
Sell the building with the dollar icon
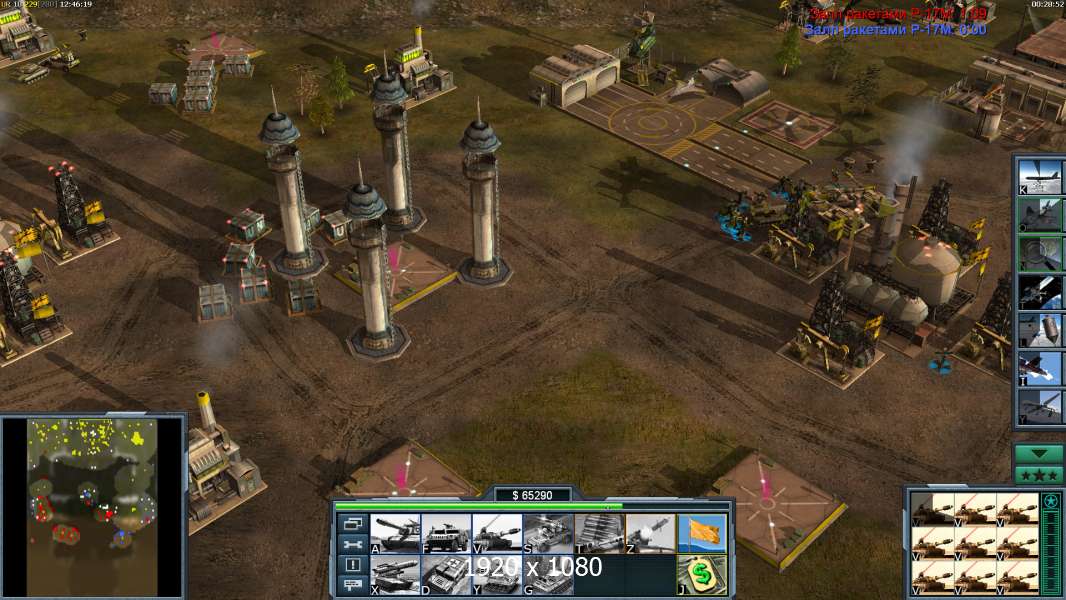(x=701, y=575)
